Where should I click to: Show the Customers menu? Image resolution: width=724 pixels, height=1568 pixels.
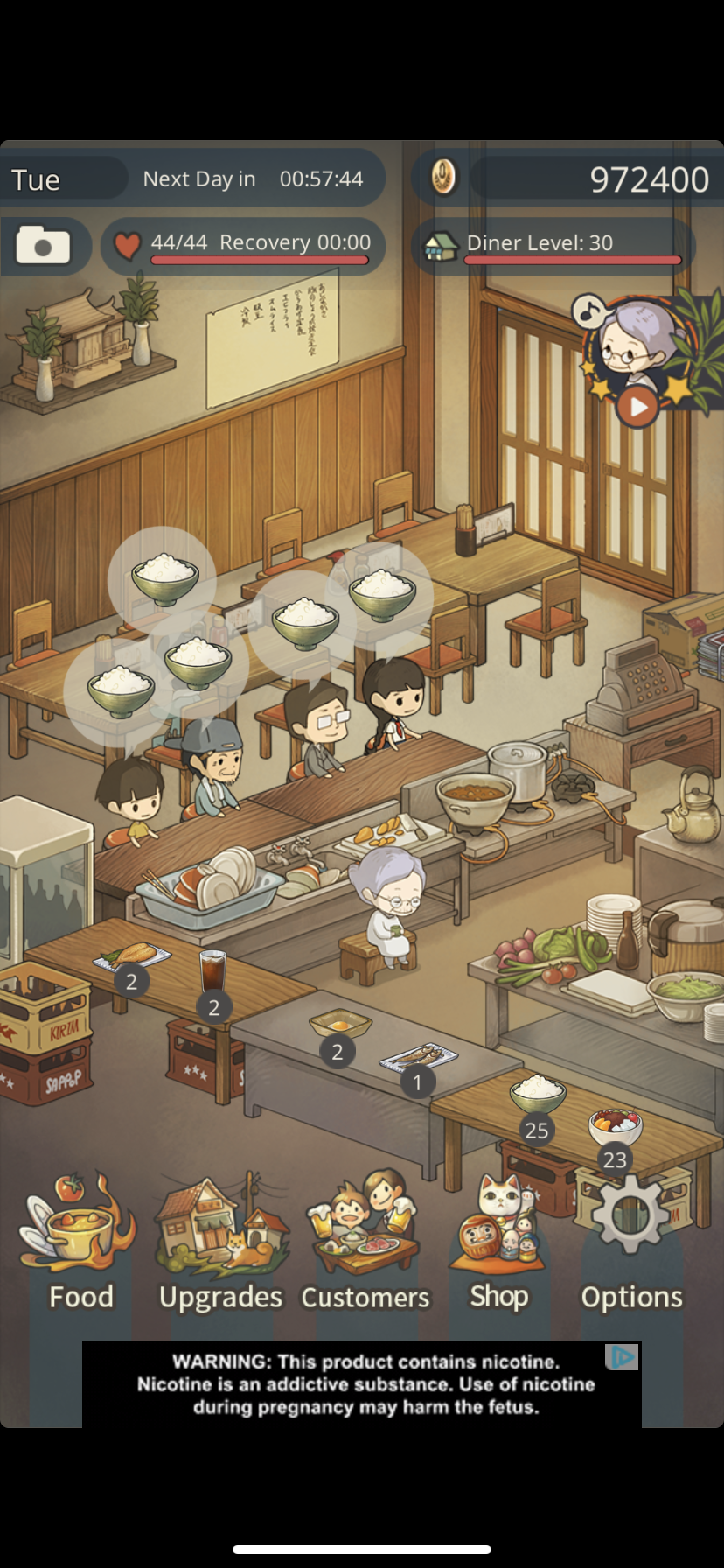(365, 1244)
